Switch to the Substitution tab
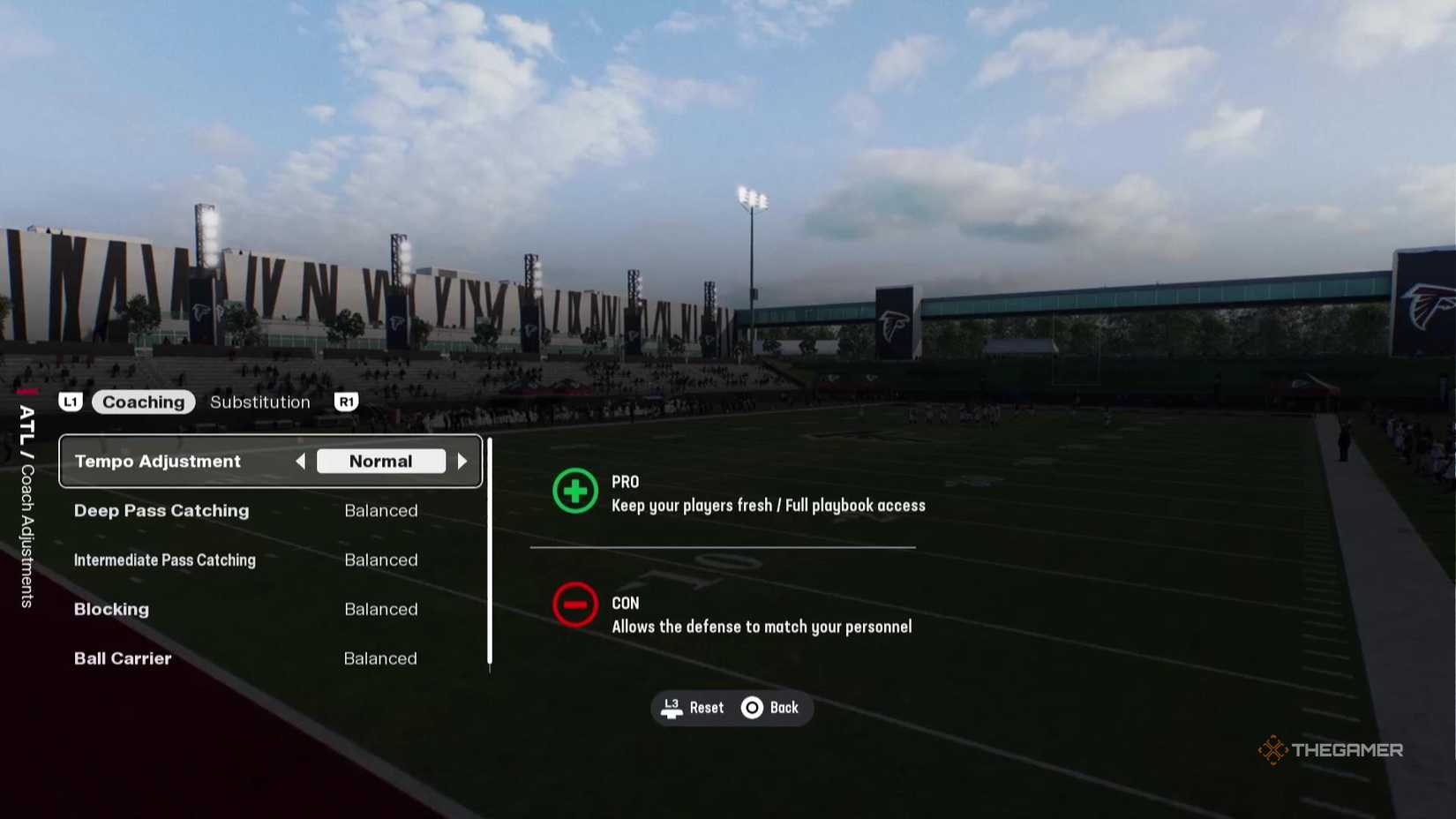Screen dimensions: 1456x819 [x=259, y=402]
